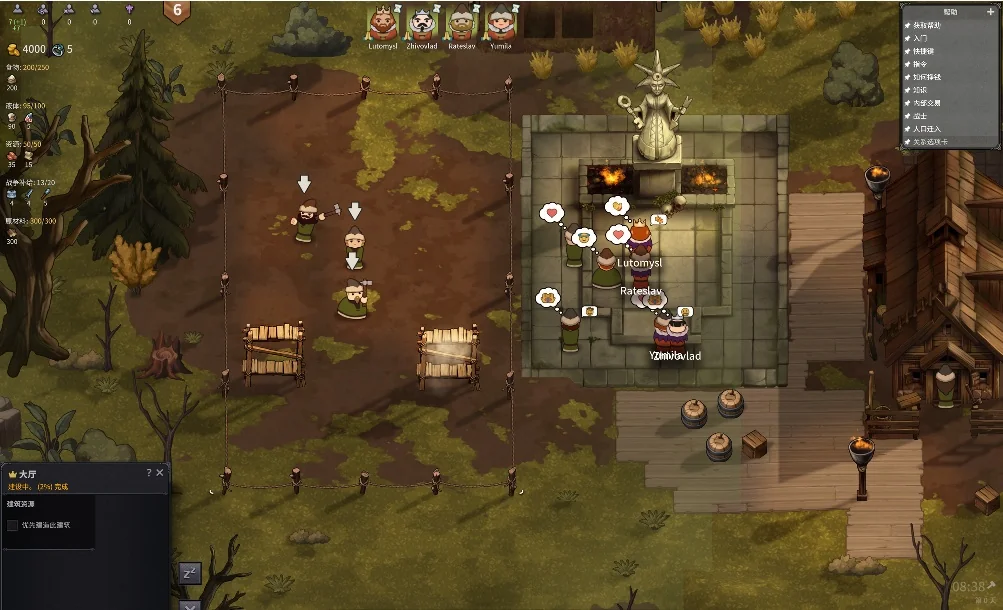Image resolution: width=1003 pixels, height=610 pixels.
Task: Open the 入门 help topic
Action: 921,38
